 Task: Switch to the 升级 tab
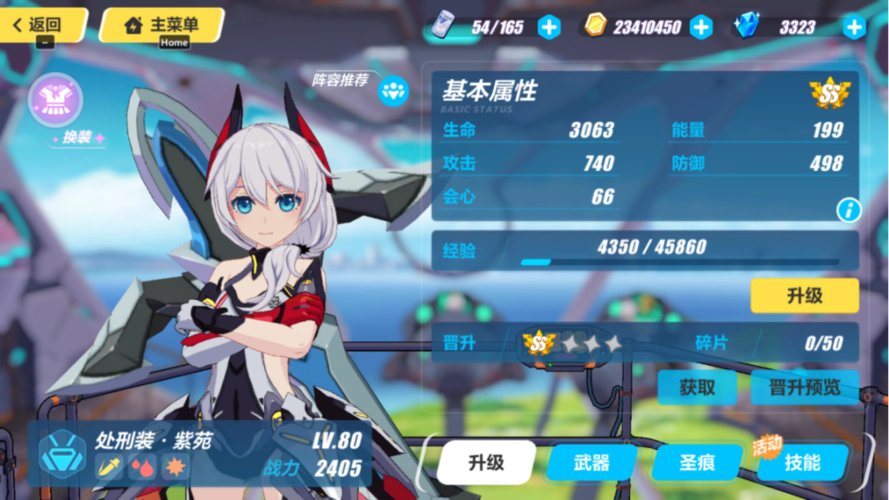pos(486,462)
